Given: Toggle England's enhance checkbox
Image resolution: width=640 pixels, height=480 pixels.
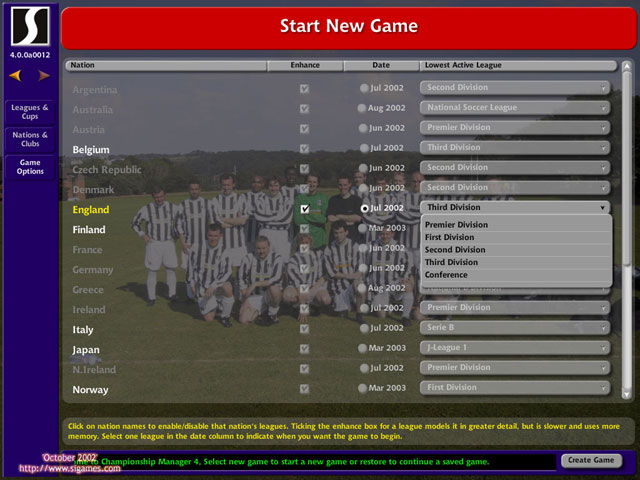Looking at the screenshot, I should [x=305, y=209].
